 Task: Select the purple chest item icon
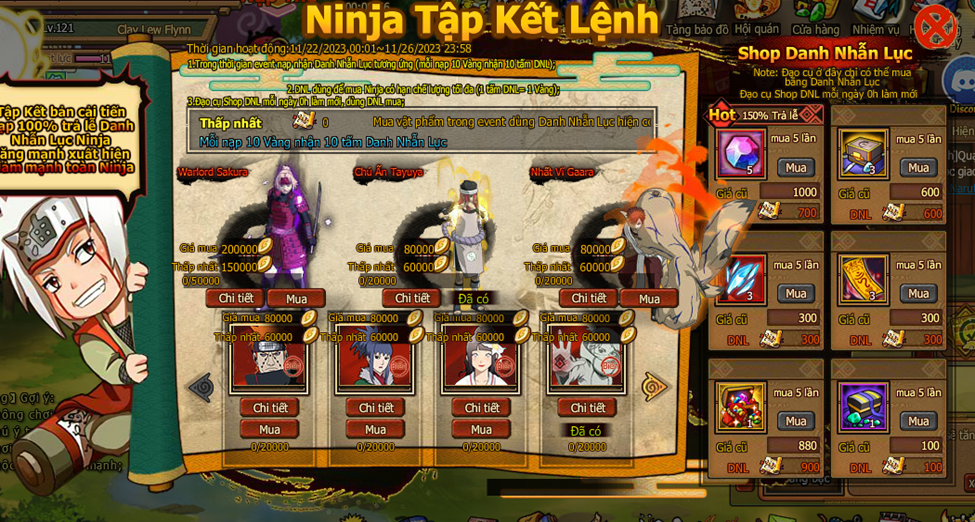863,406
